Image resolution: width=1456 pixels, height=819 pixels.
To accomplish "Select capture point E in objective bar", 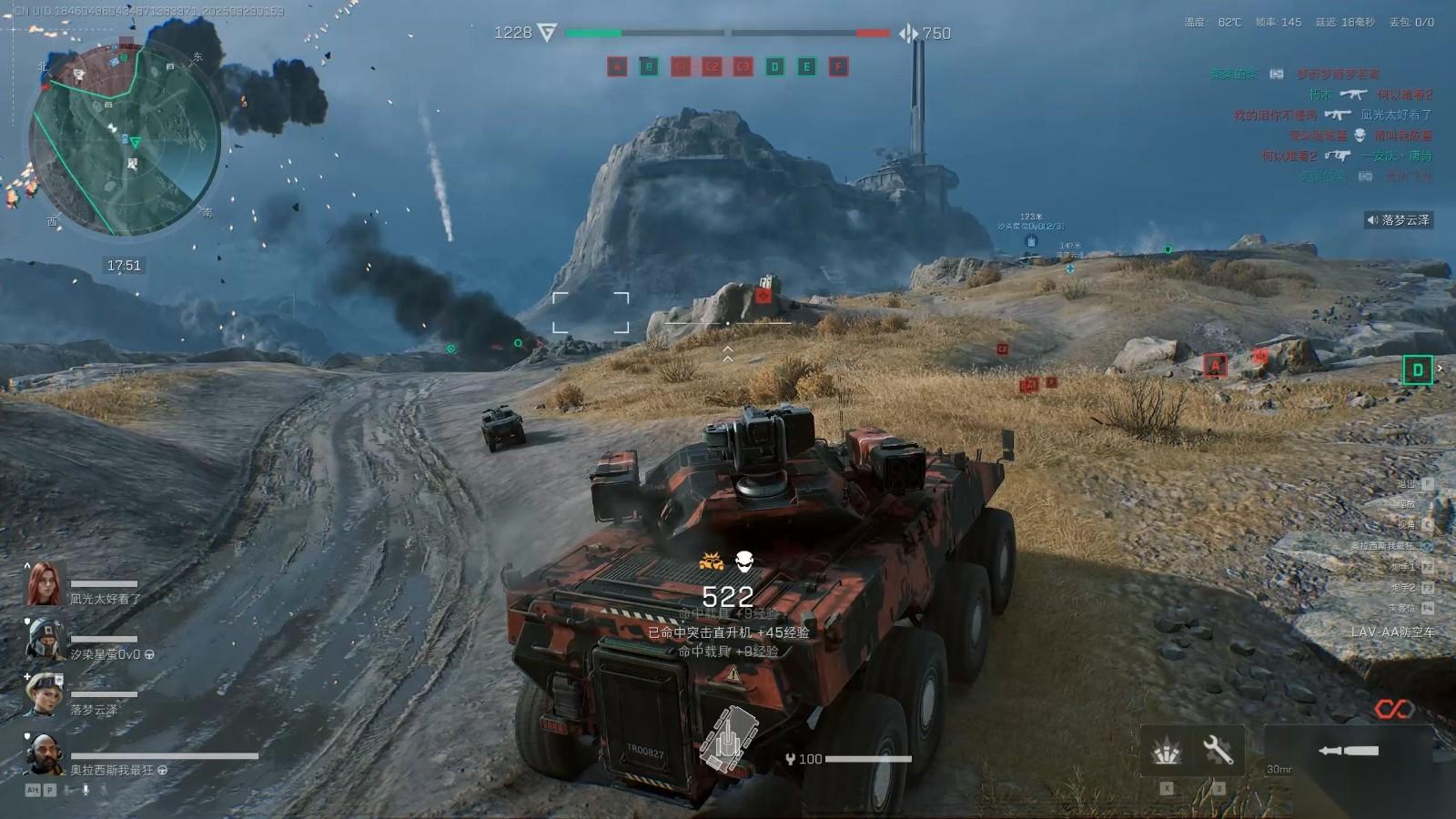I will tap(806, 66).
